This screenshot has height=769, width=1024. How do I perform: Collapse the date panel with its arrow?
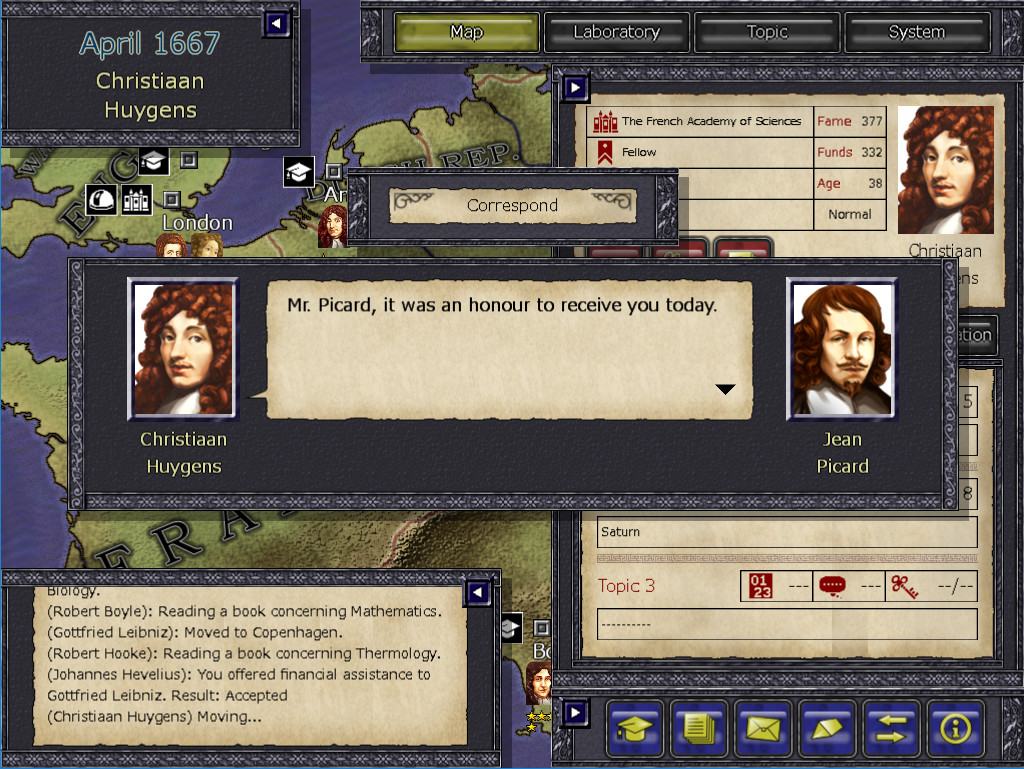point(277,24)
